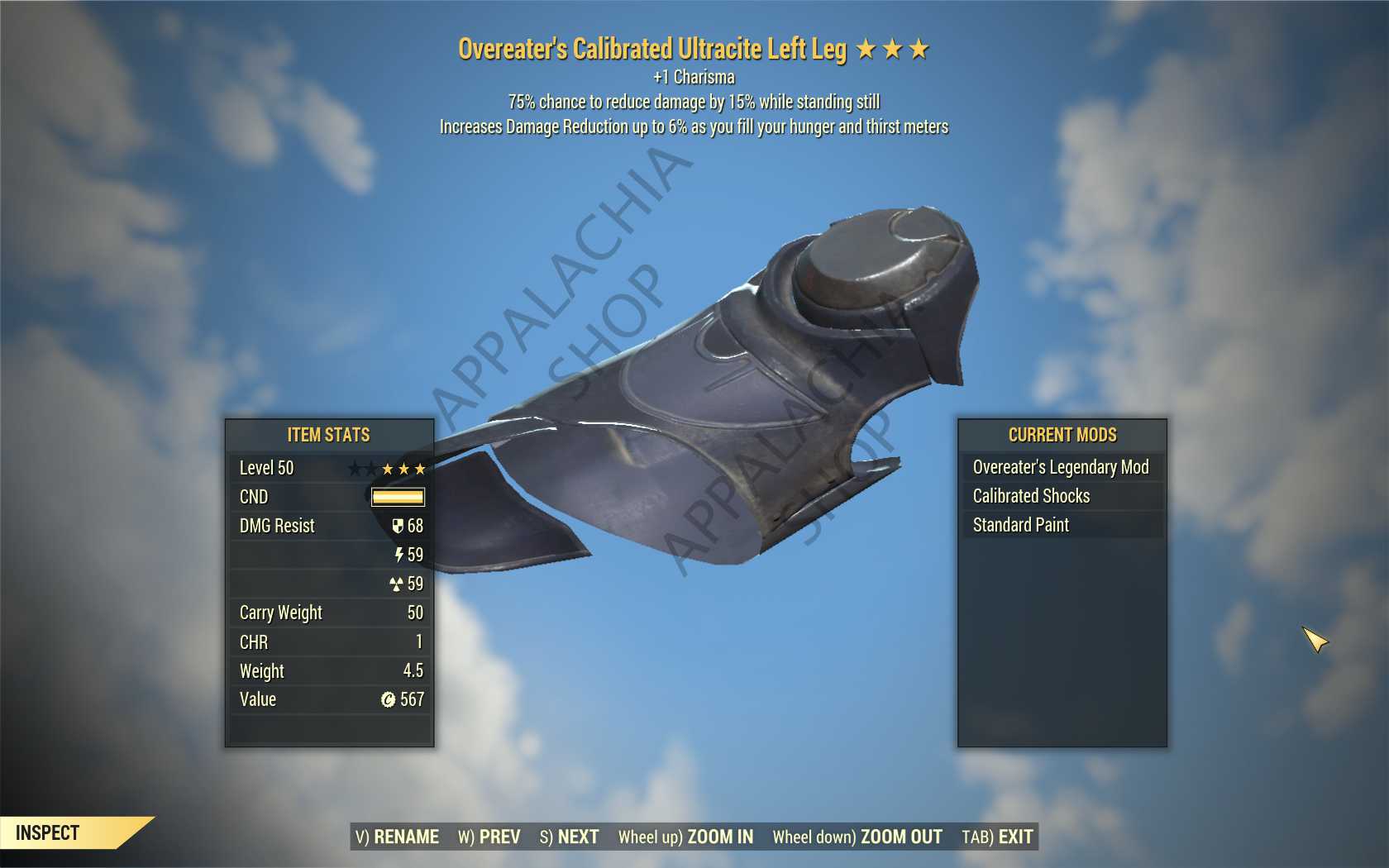
Task: Open Wheel up ZOOM IN control
Action: coord(685,837)
